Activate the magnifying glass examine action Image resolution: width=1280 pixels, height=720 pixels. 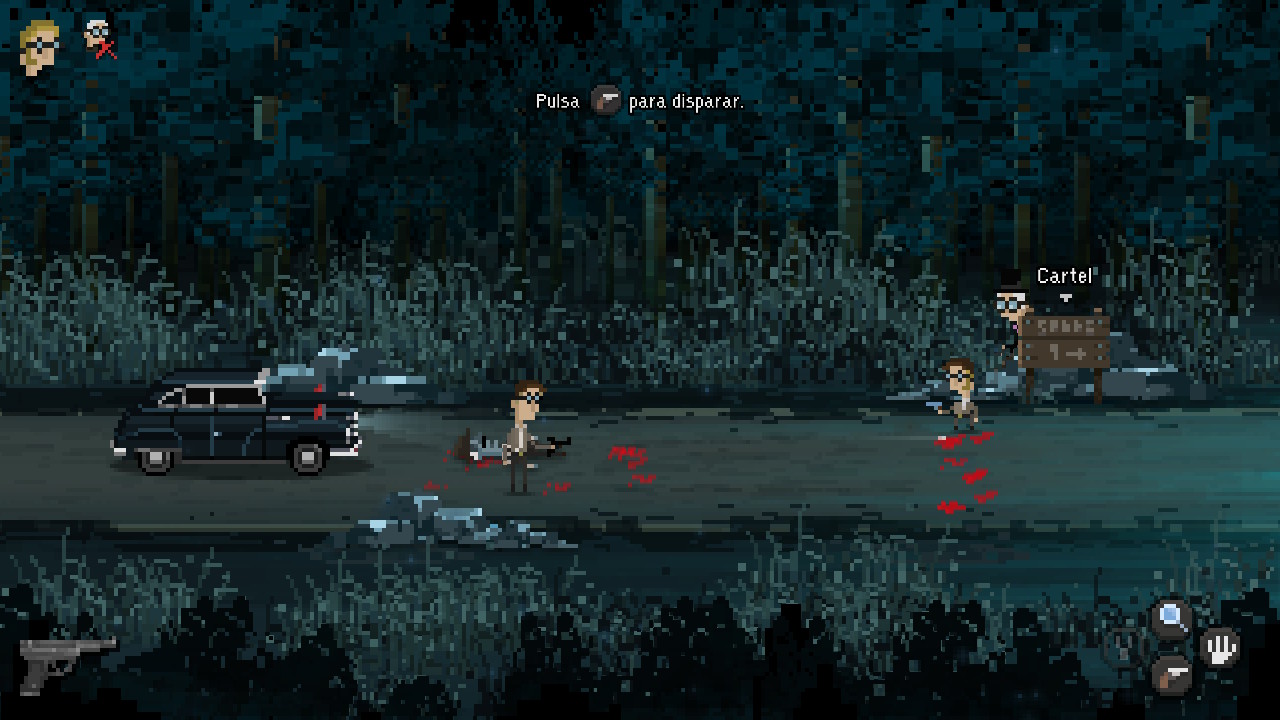point(1171,619)
